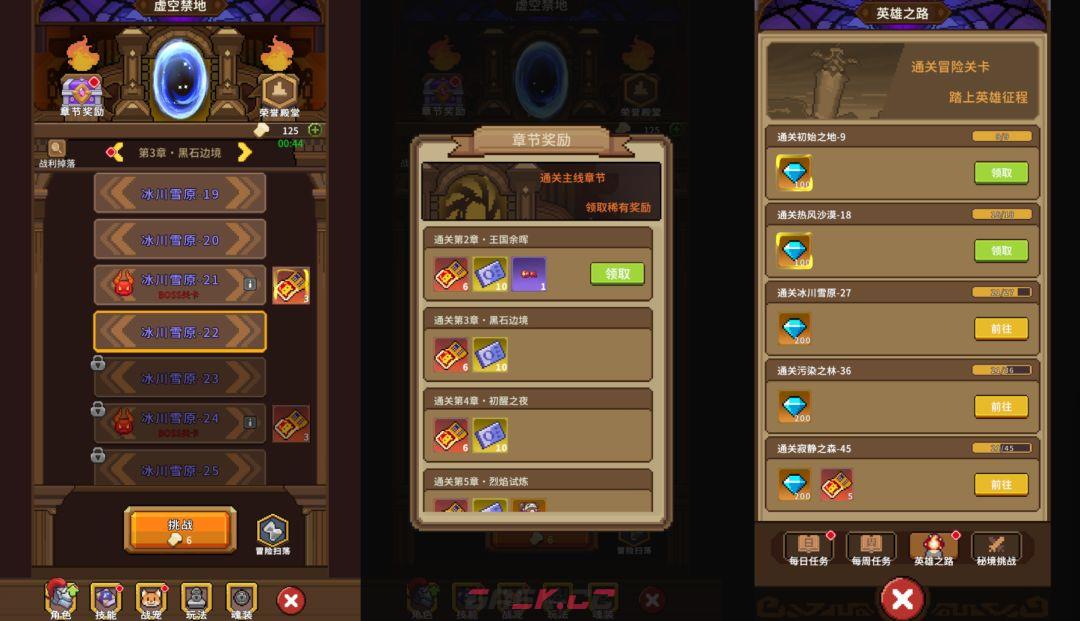Viewport: 1080px width, 621px height.
Task: Claim the 通关热风沙漠-18 reward
Action: [x=1001, y=251]
